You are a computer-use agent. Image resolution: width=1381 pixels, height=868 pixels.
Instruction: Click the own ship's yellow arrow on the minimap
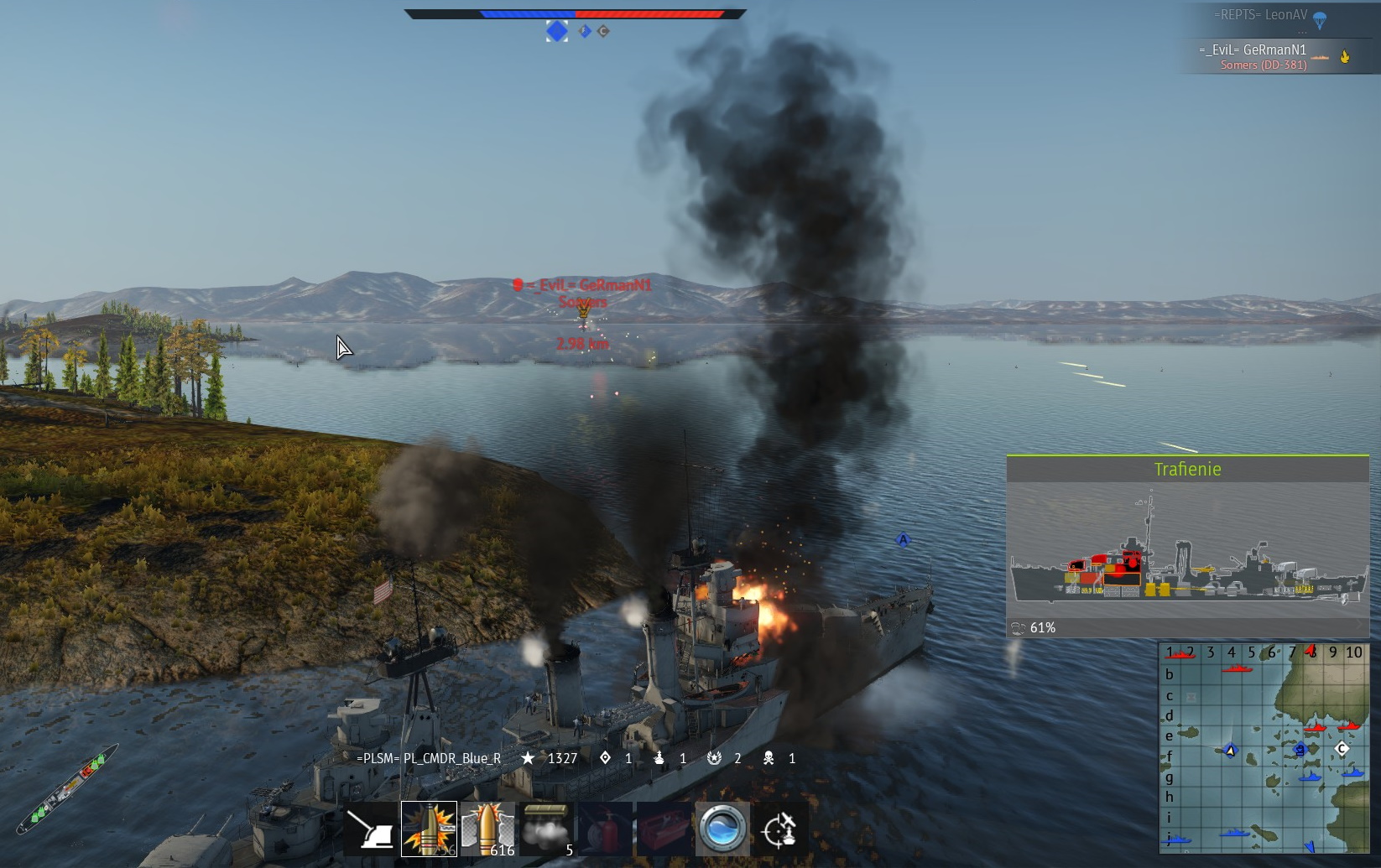point(1230,751)
